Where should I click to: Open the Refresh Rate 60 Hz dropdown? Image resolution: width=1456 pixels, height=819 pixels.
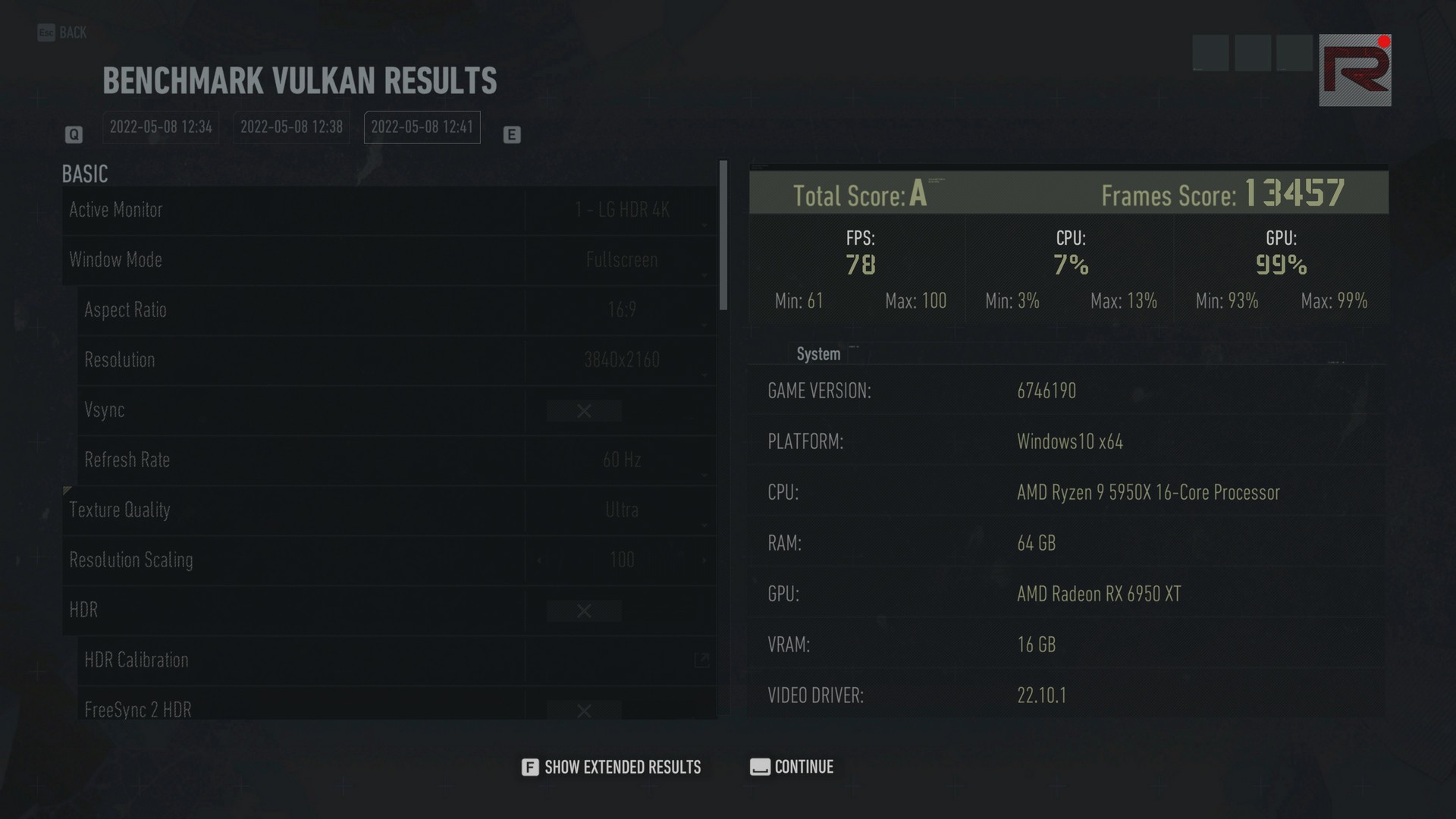(x=621, y=460)
